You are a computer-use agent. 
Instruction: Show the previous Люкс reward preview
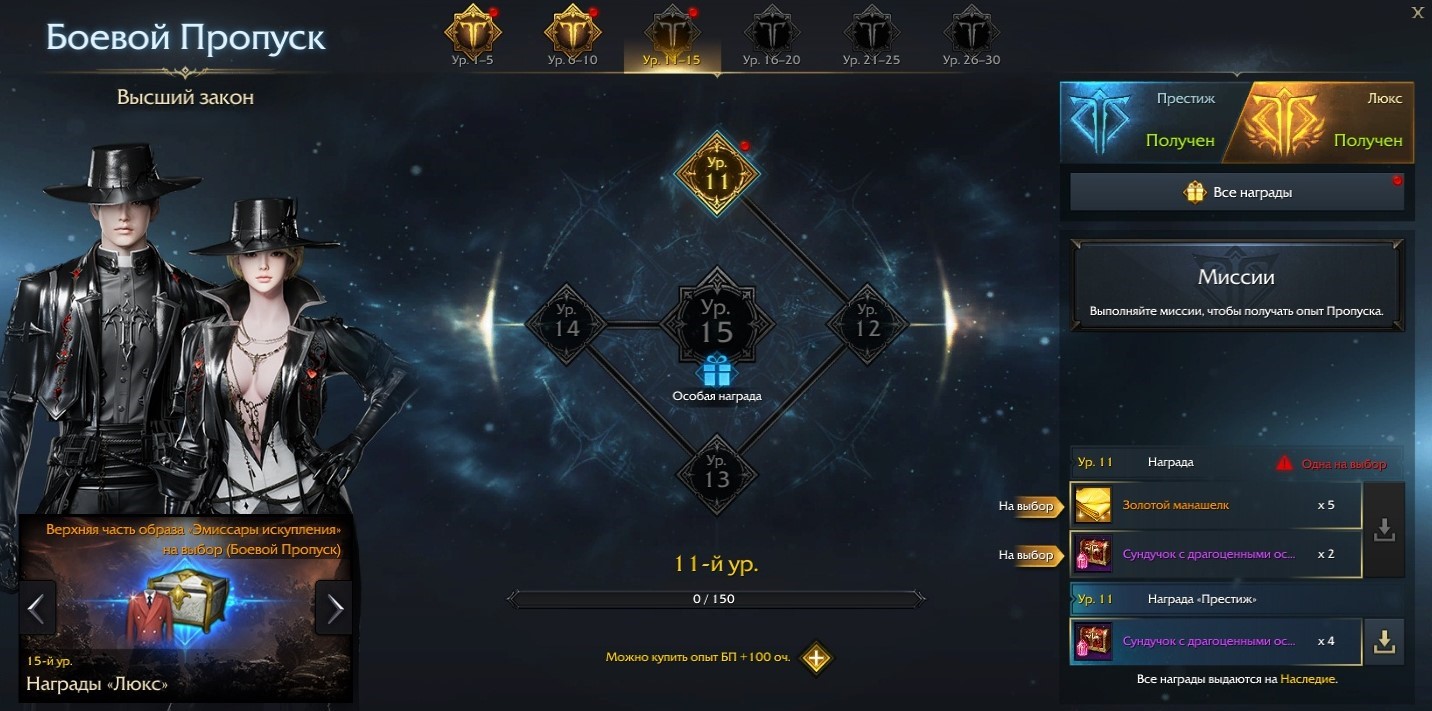click(37, 607)
